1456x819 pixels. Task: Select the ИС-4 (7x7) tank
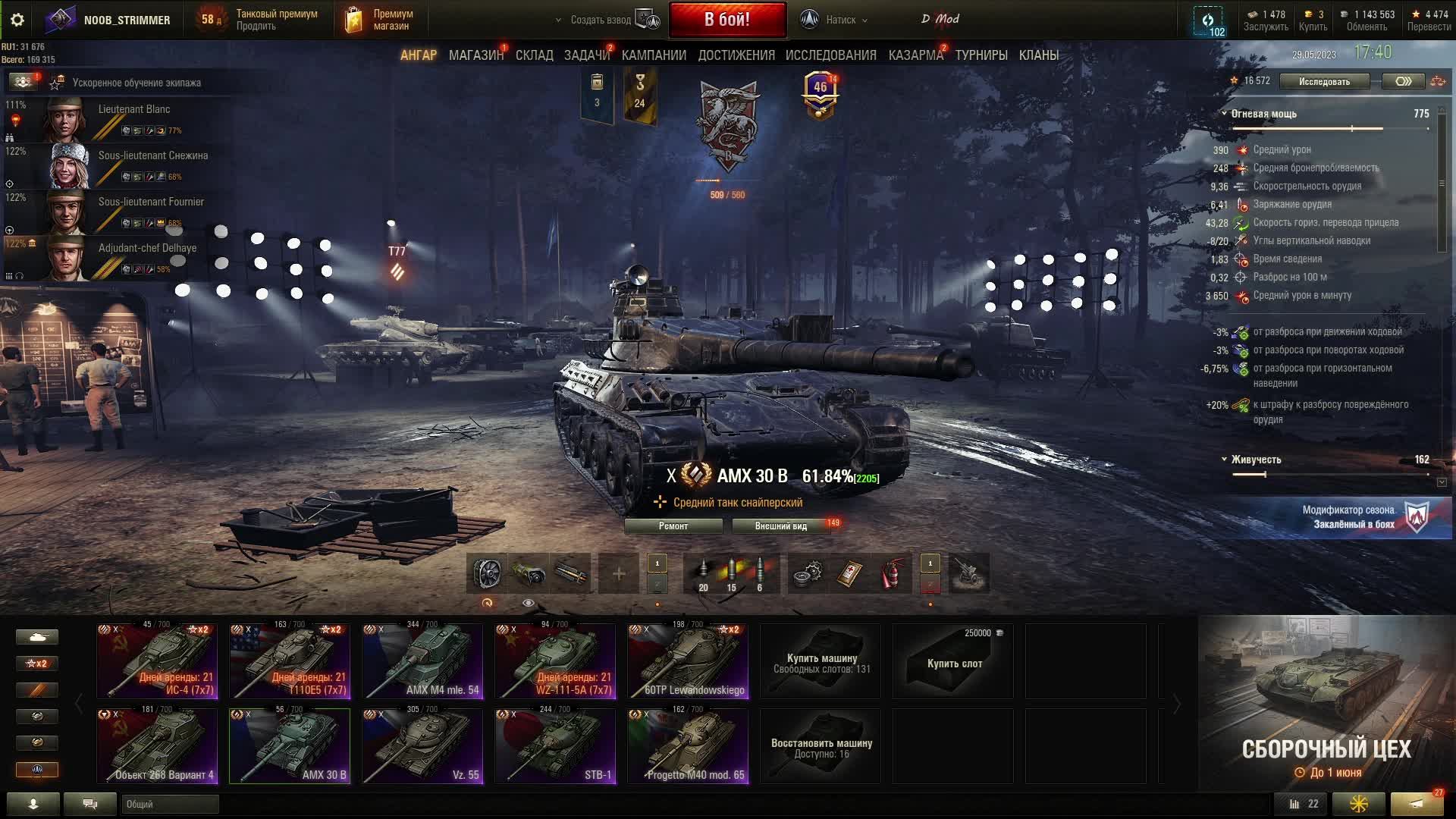point(157,661)
